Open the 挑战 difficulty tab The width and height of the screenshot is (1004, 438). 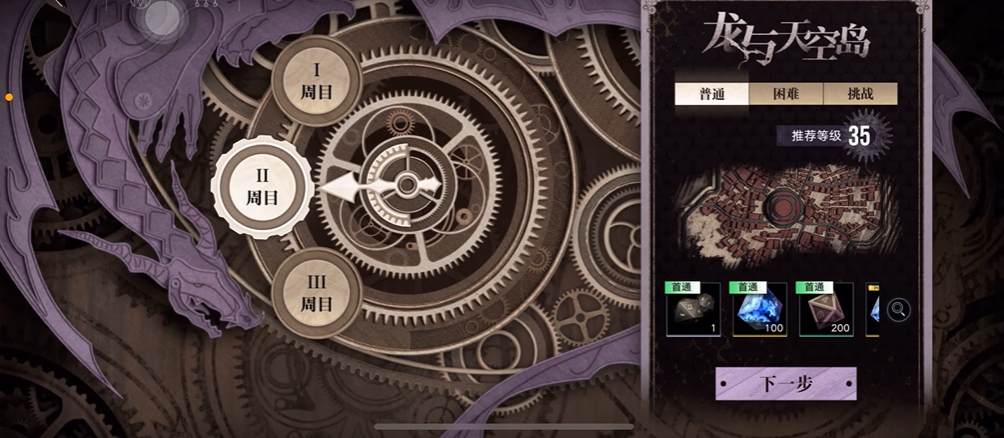860,94
